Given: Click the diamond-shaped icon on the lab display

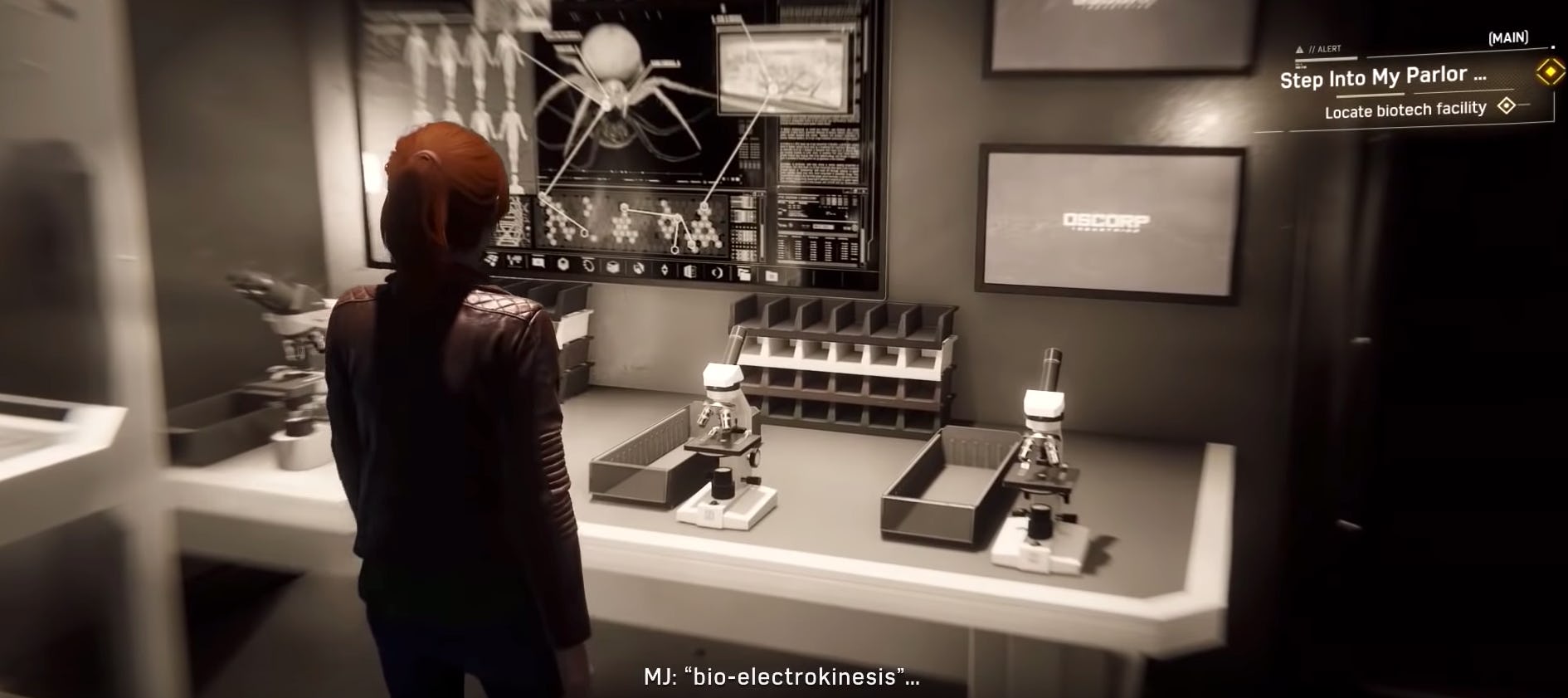Looking at the screenshot, I should [665, 270].
